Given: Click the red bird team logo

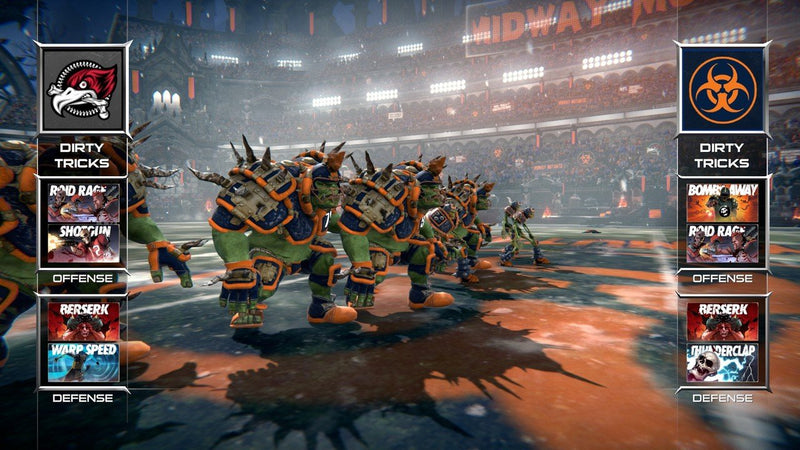Looking at the screenshot, I should point(83,90).
